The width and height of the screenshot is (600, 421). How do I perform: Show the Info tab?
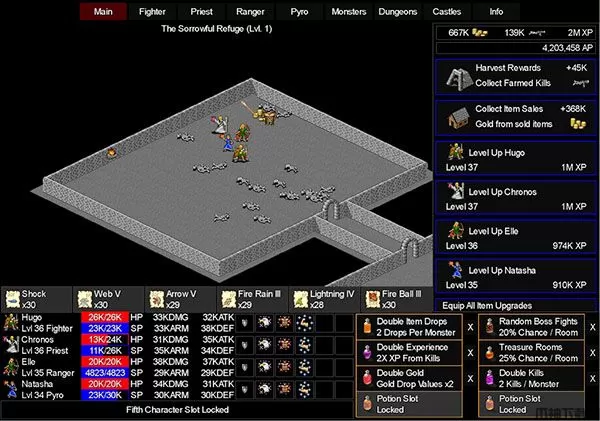496,12
